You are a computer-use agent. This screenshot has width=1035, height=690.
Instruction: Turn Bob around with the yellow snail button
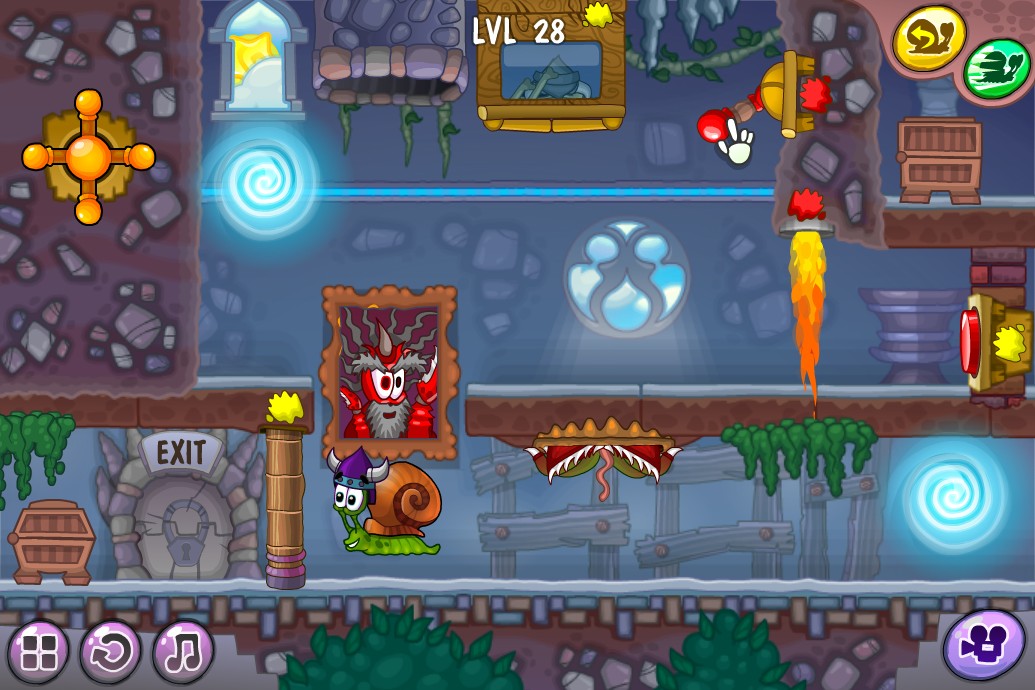pos(929,40)
